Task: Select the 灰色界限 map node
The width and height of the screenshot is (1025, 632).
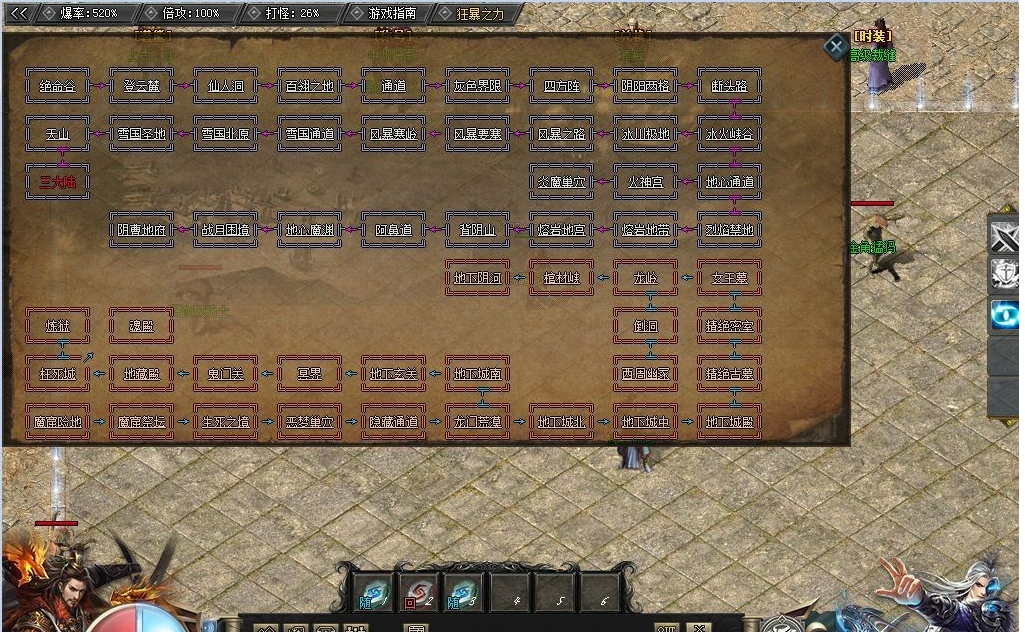Action: [x=477, y=86]
